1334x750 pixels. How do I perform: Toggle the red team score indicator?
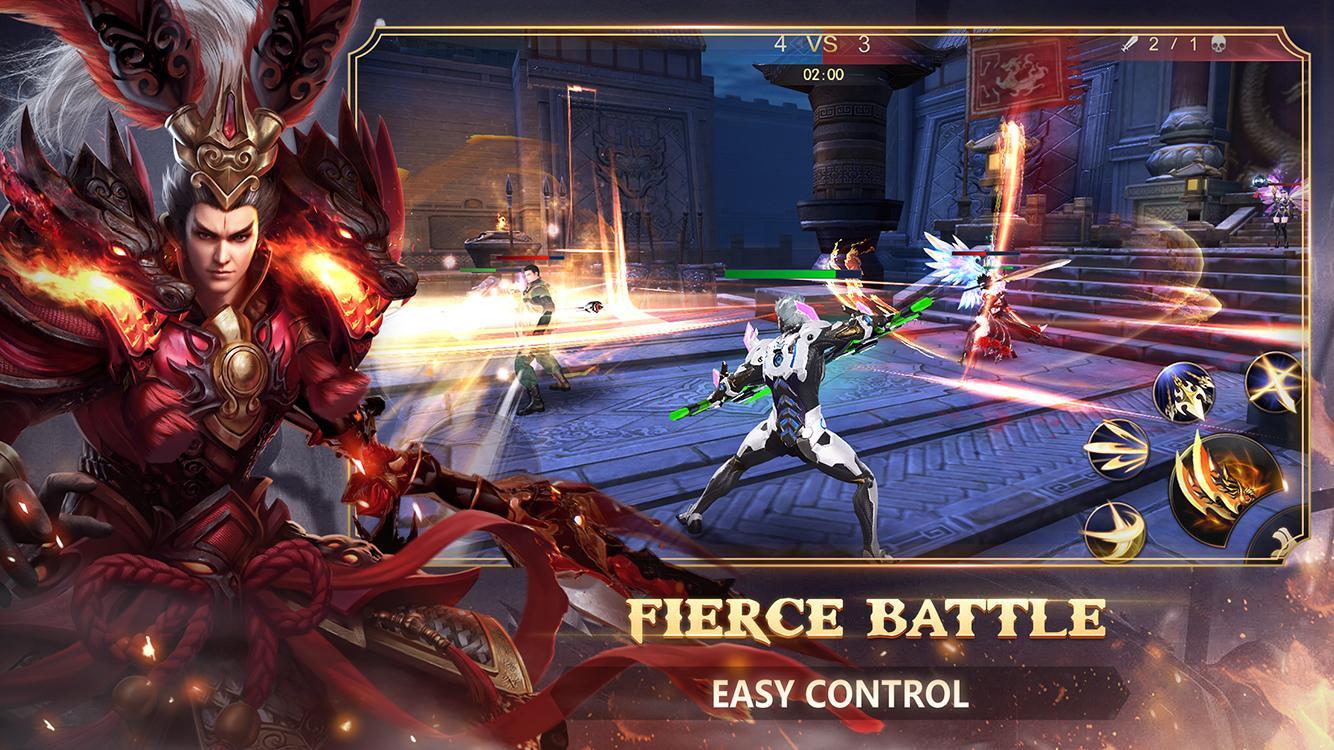(864, 44)
